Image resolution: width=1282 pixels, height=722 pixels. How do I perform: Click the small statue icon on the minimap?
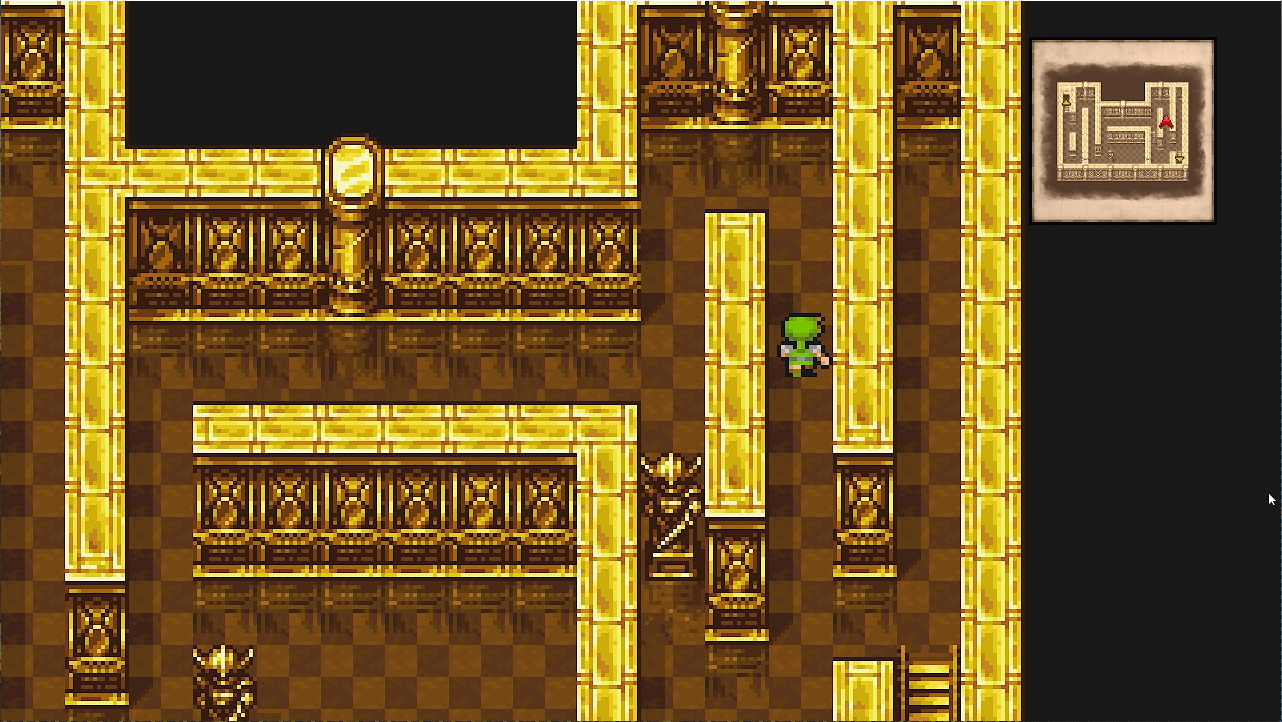click(1110, 155)
